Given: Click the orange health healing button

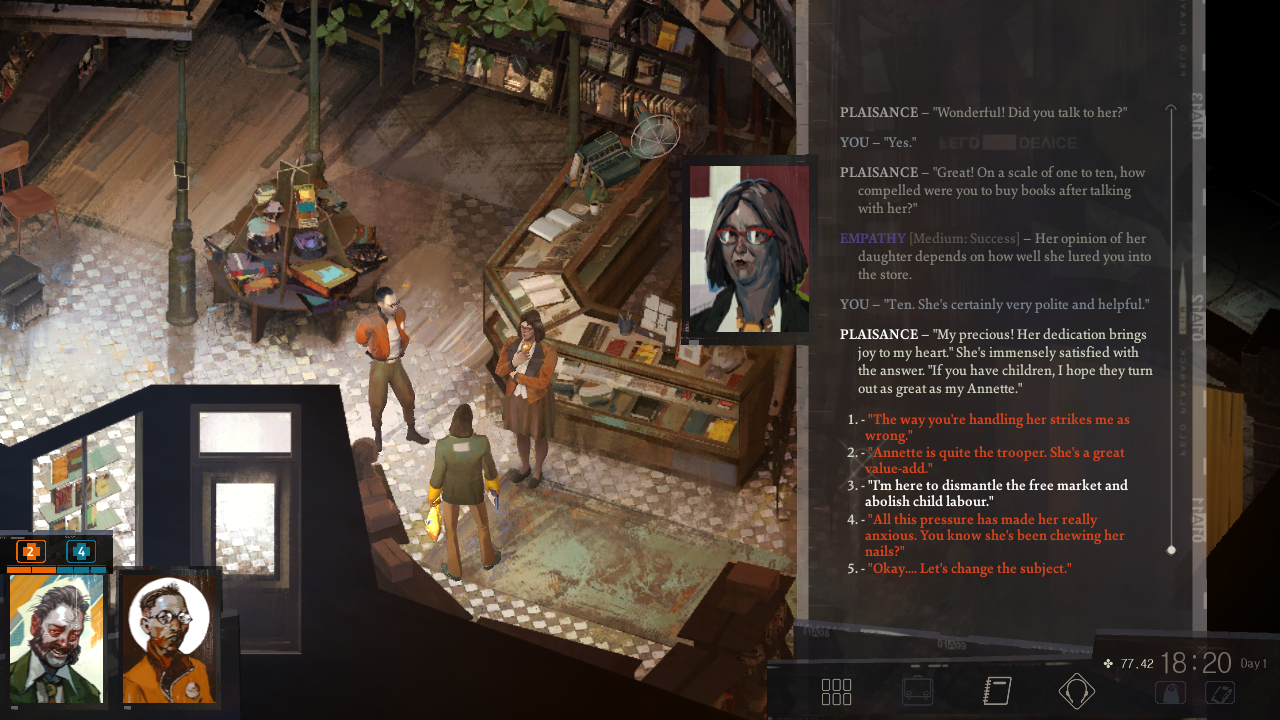Looking at the screenshot, I should [x=31, y=551].
